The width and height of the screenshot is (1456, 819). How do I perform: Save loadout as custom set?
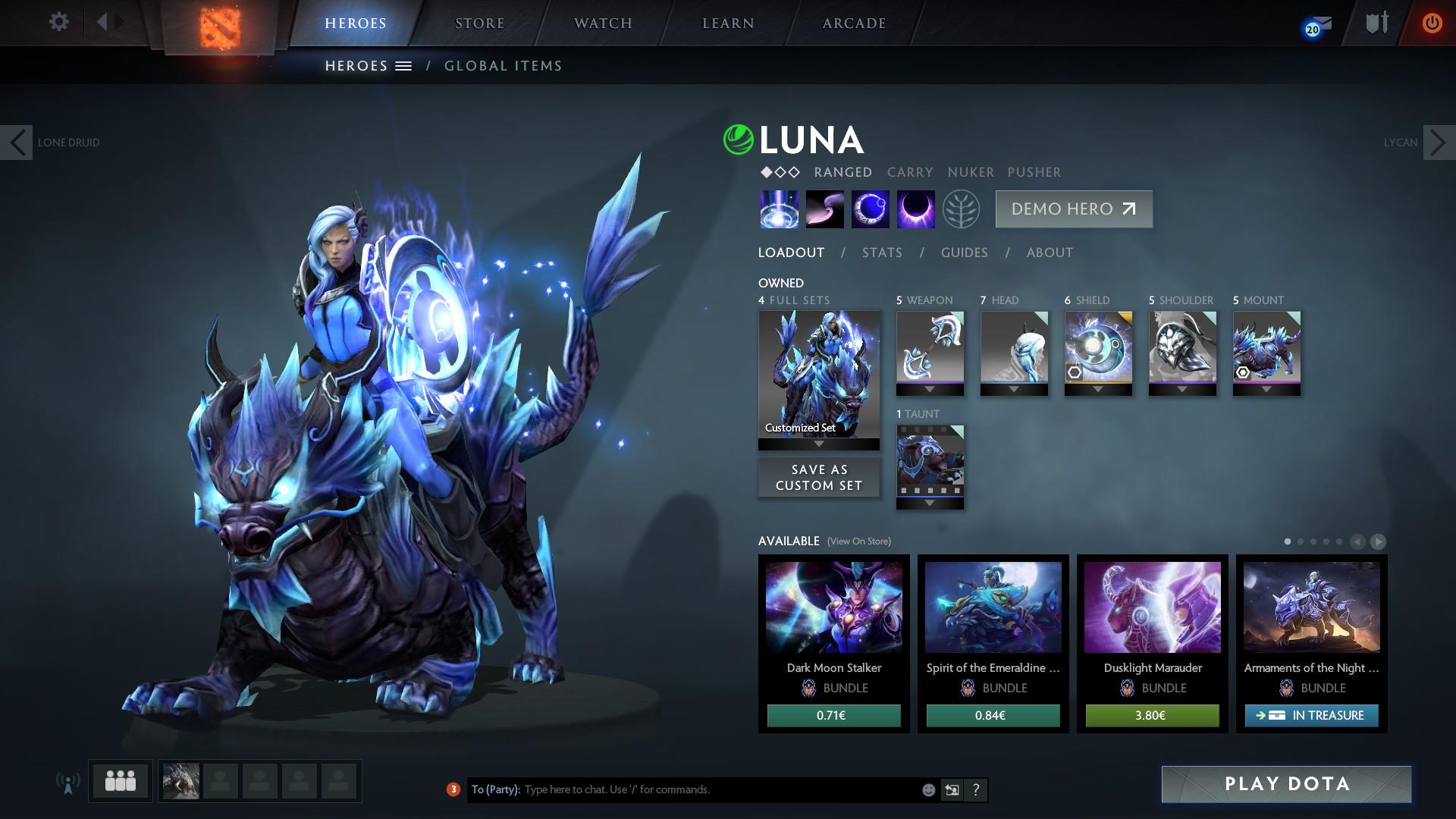[819, 478]
